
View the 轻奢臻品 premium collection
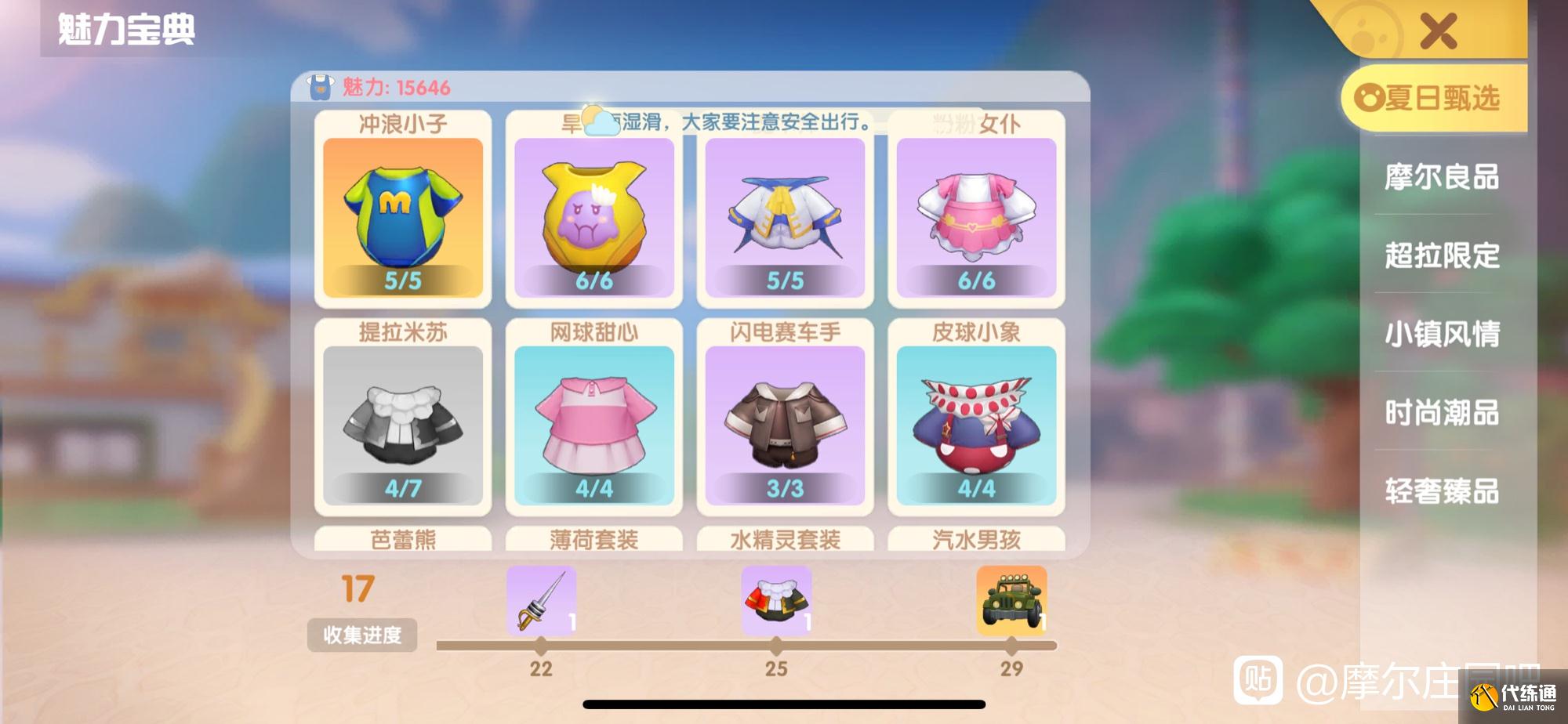[x=1441, y=493]
